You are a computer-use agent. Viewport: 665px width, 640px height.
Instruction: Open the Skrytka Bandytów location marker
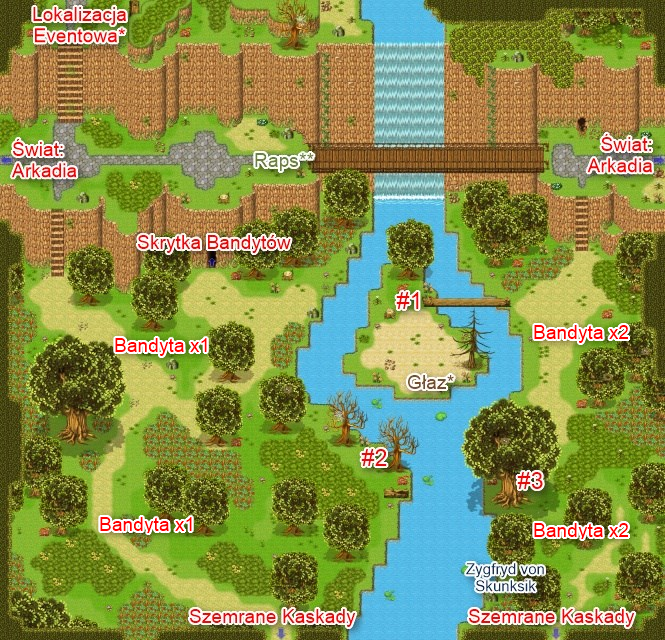(x=212, y=243)
